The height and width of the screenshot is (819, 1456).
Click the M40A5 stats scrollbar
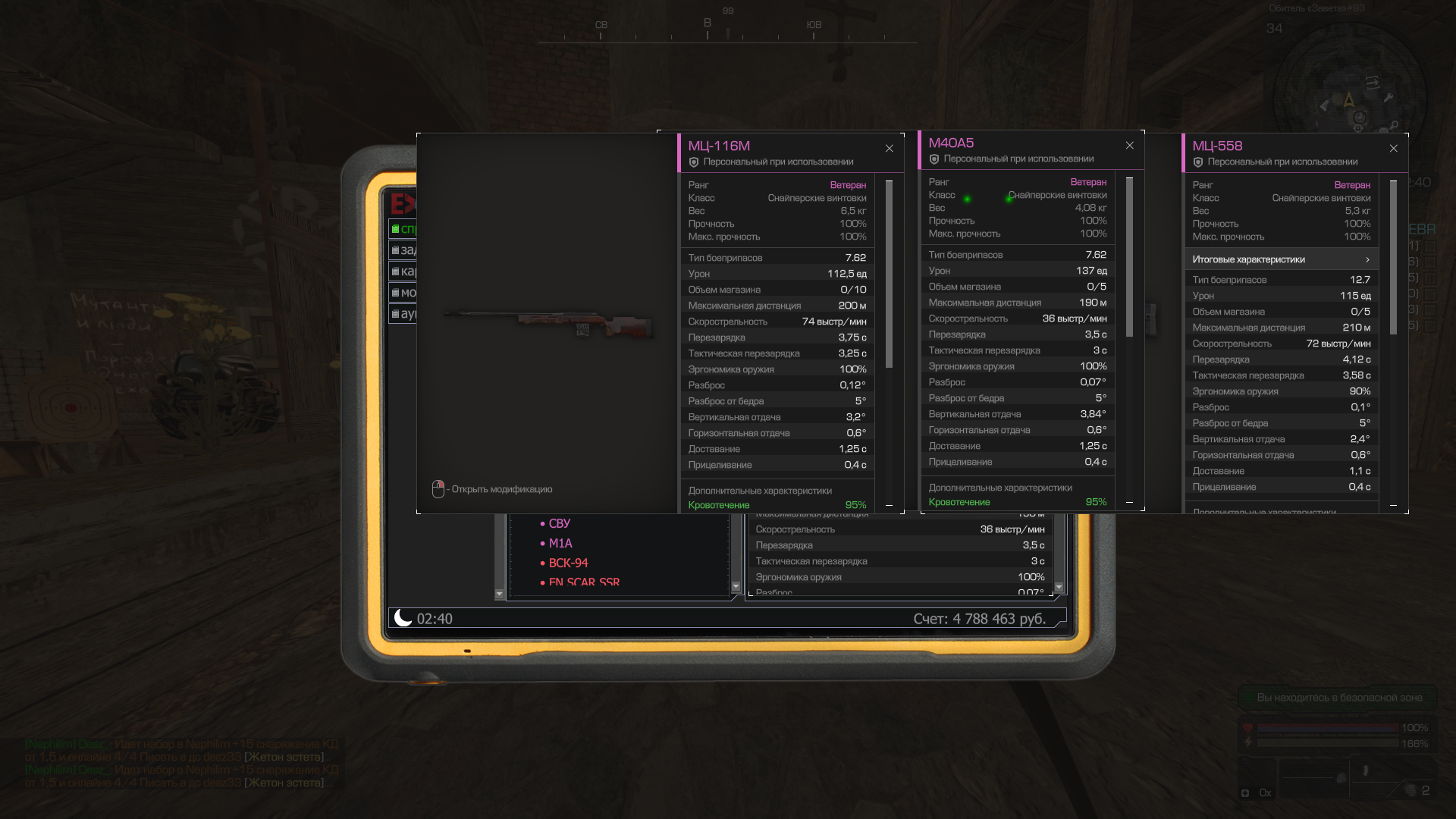click(x=1129, y=258)
